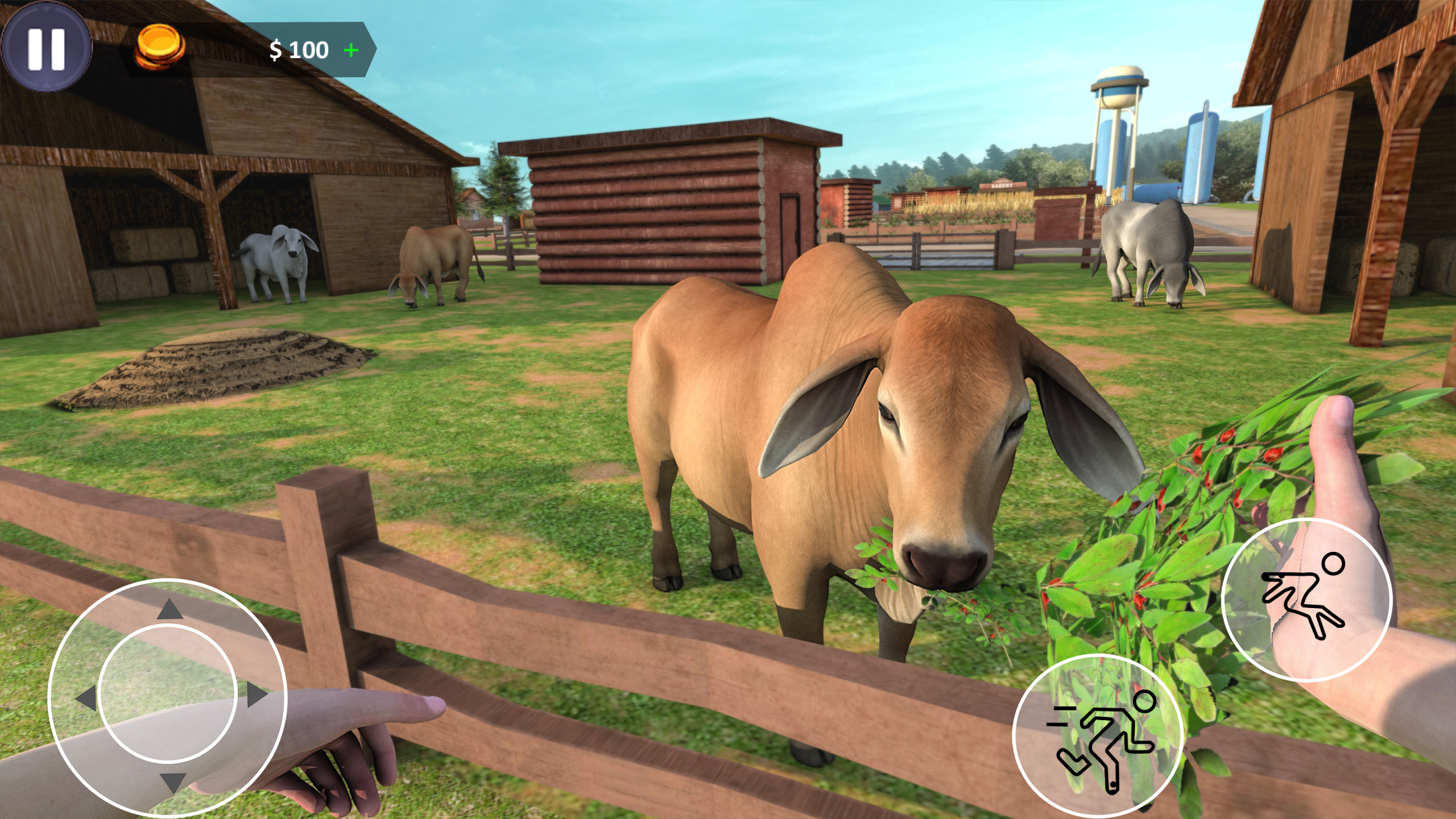
Task: Open the money balance panel
Action: coord(297,48)
